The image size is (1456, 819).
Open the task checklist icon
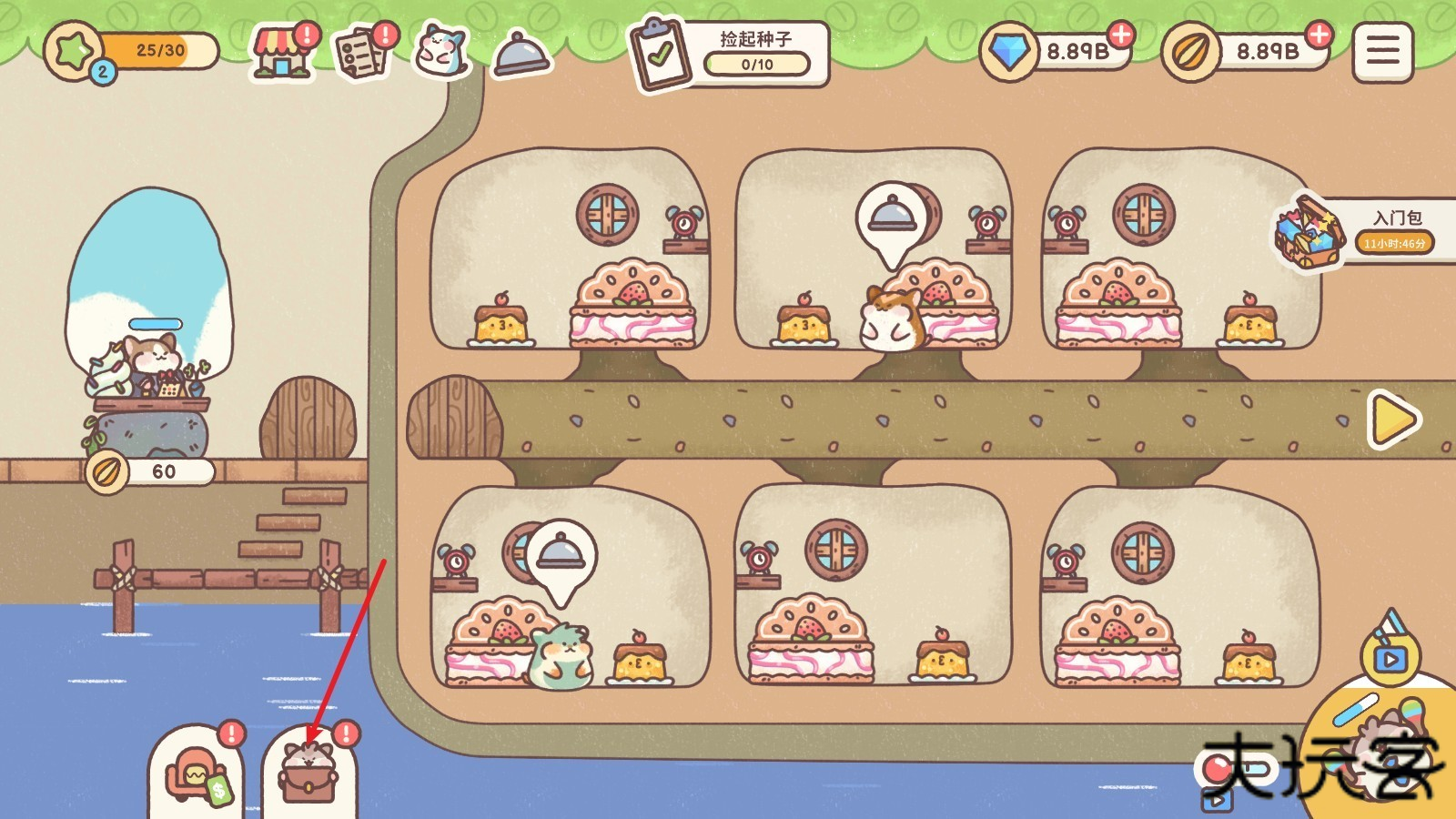pyautogui.click(x=362, y=53)
